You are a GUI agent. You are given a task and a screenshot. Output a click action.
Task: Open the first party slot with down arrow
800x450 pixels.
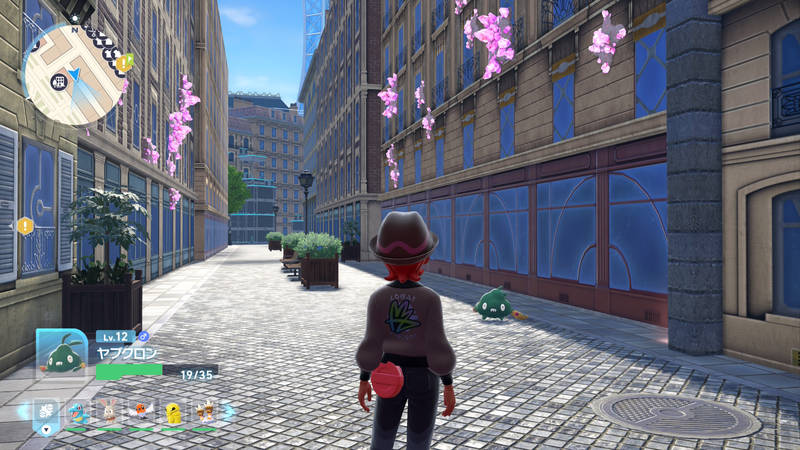tap(46, 413)
